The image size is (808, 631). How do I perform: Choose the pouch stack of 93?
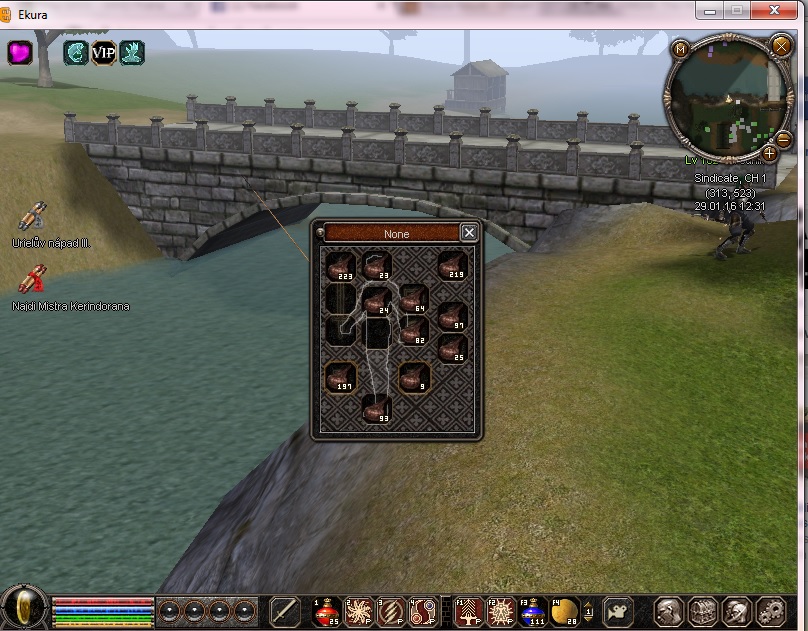tap(377, 408)
